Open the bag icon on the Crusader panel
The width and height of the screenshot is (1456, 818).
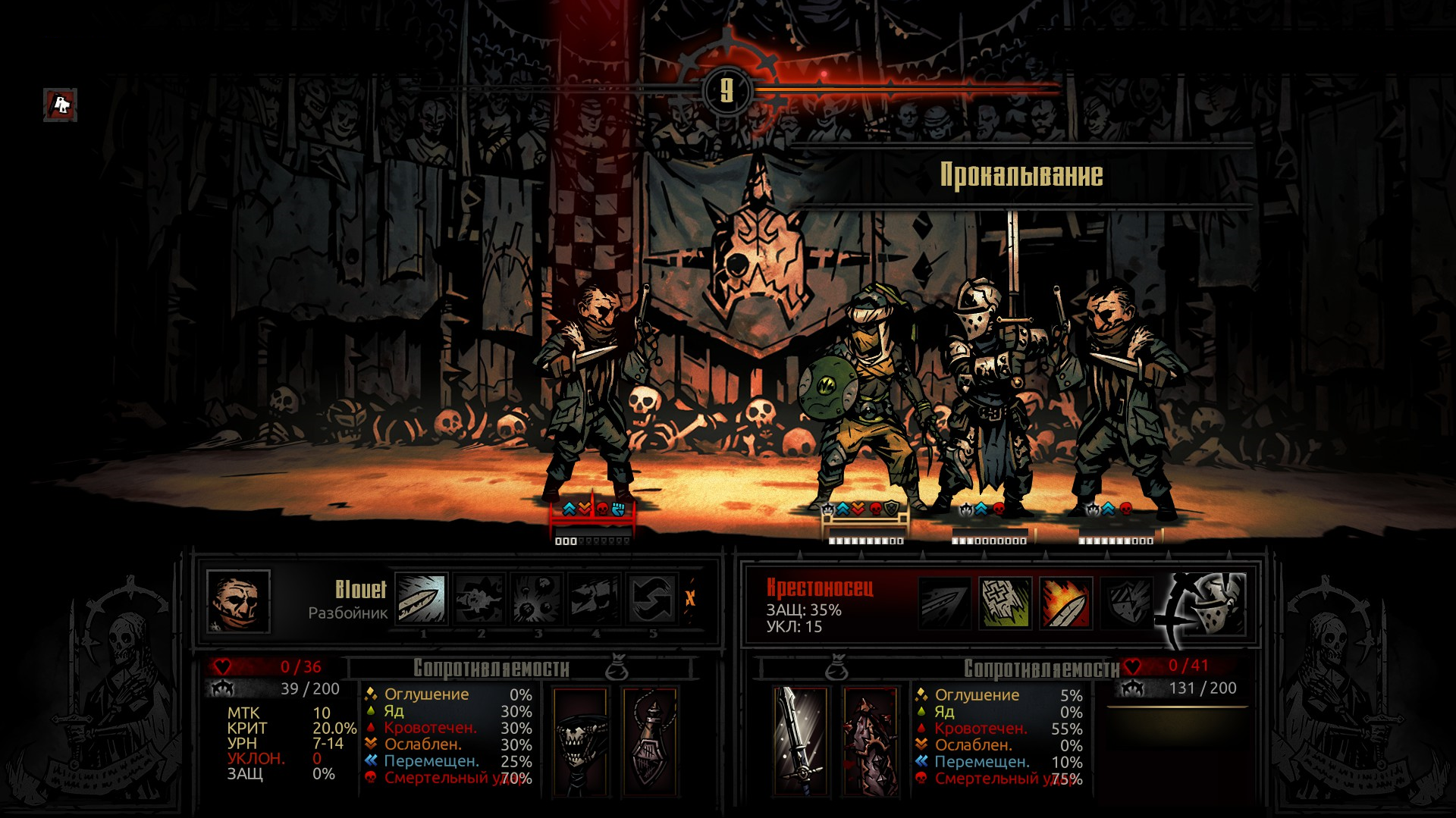pyautogui.click(x=836, y=668)
